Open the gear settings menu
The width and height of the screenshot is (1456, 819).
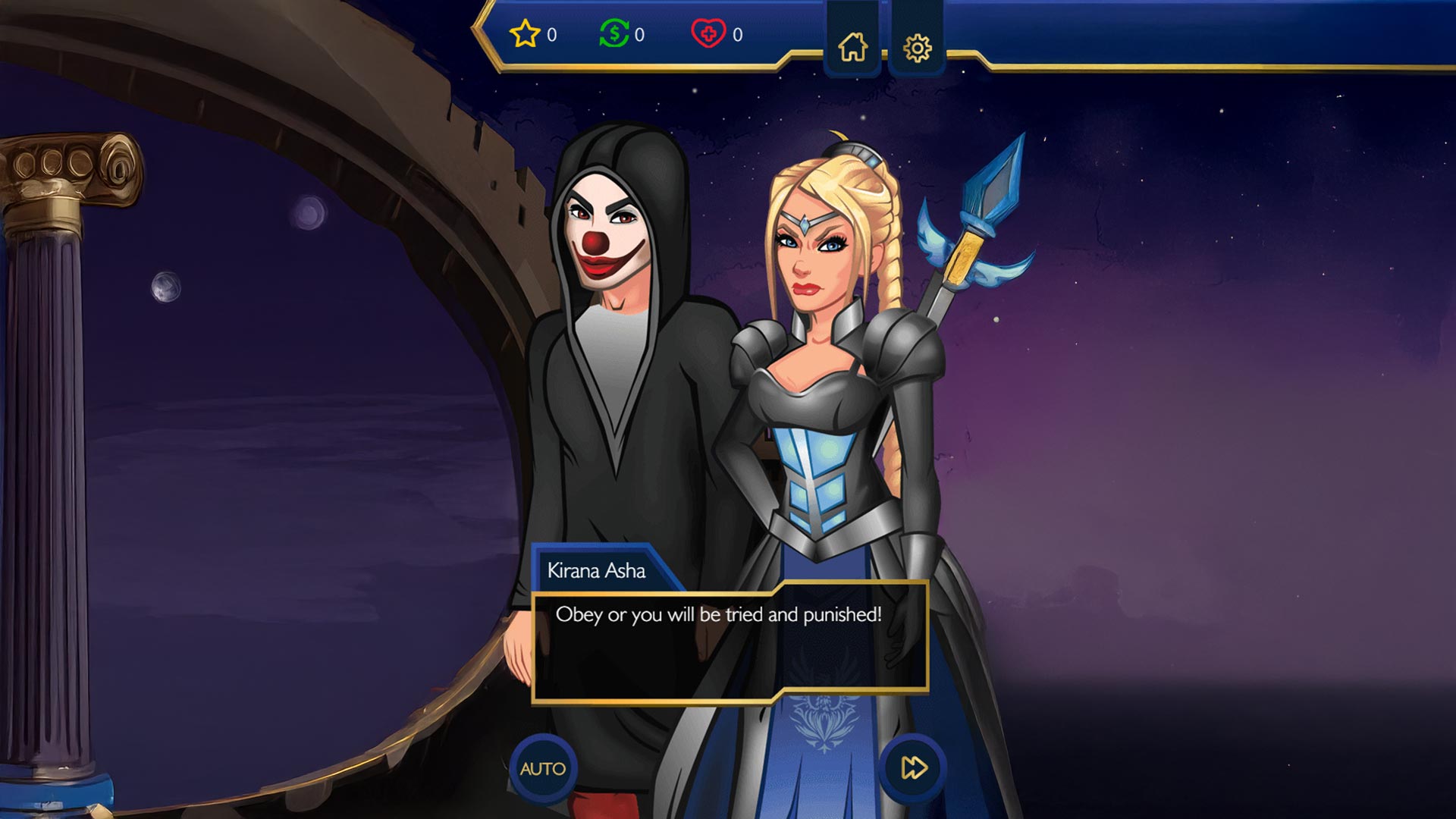(x=917, y=48)
